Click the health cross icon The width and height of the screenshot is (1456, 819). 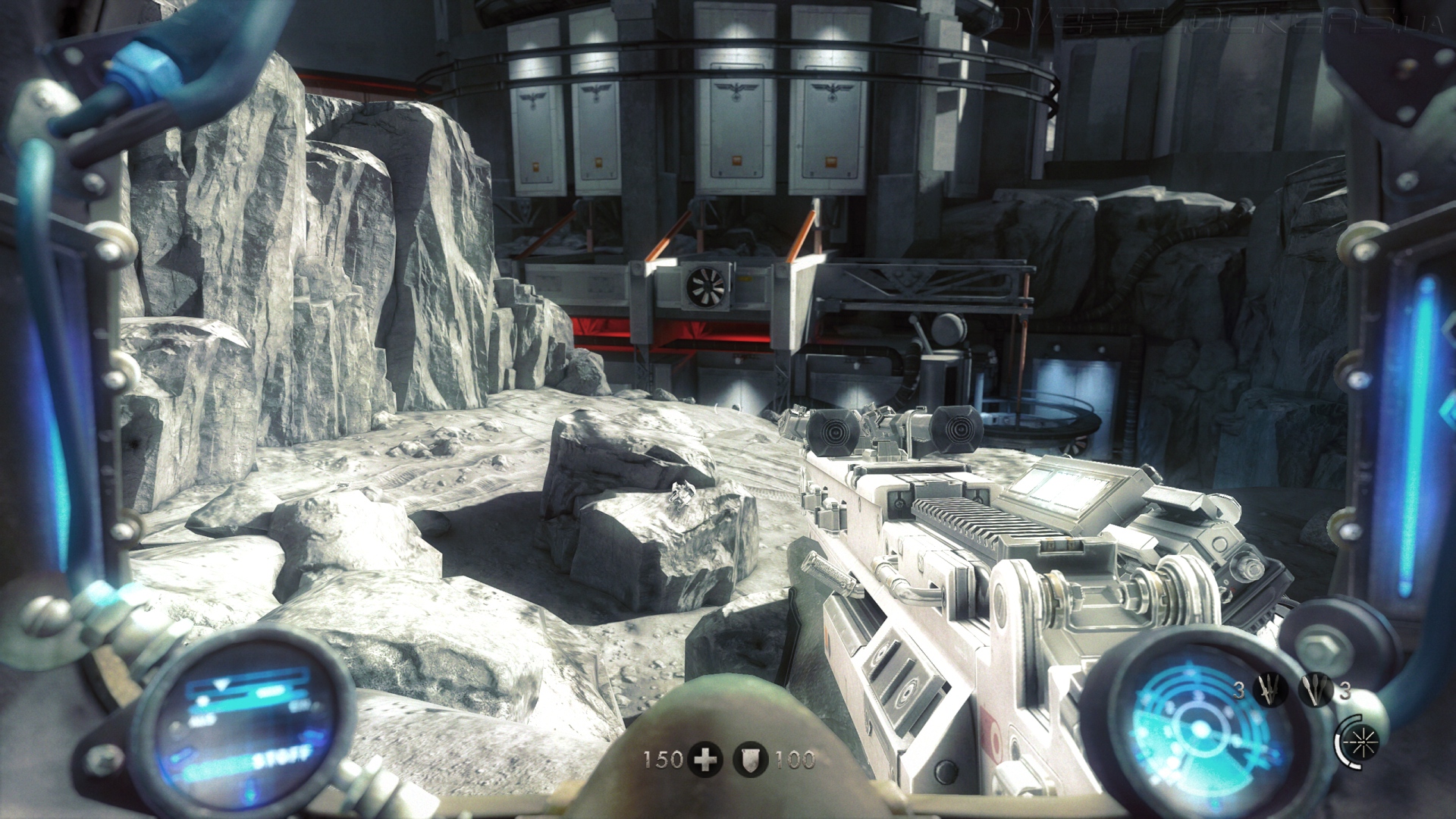point(705,759)
